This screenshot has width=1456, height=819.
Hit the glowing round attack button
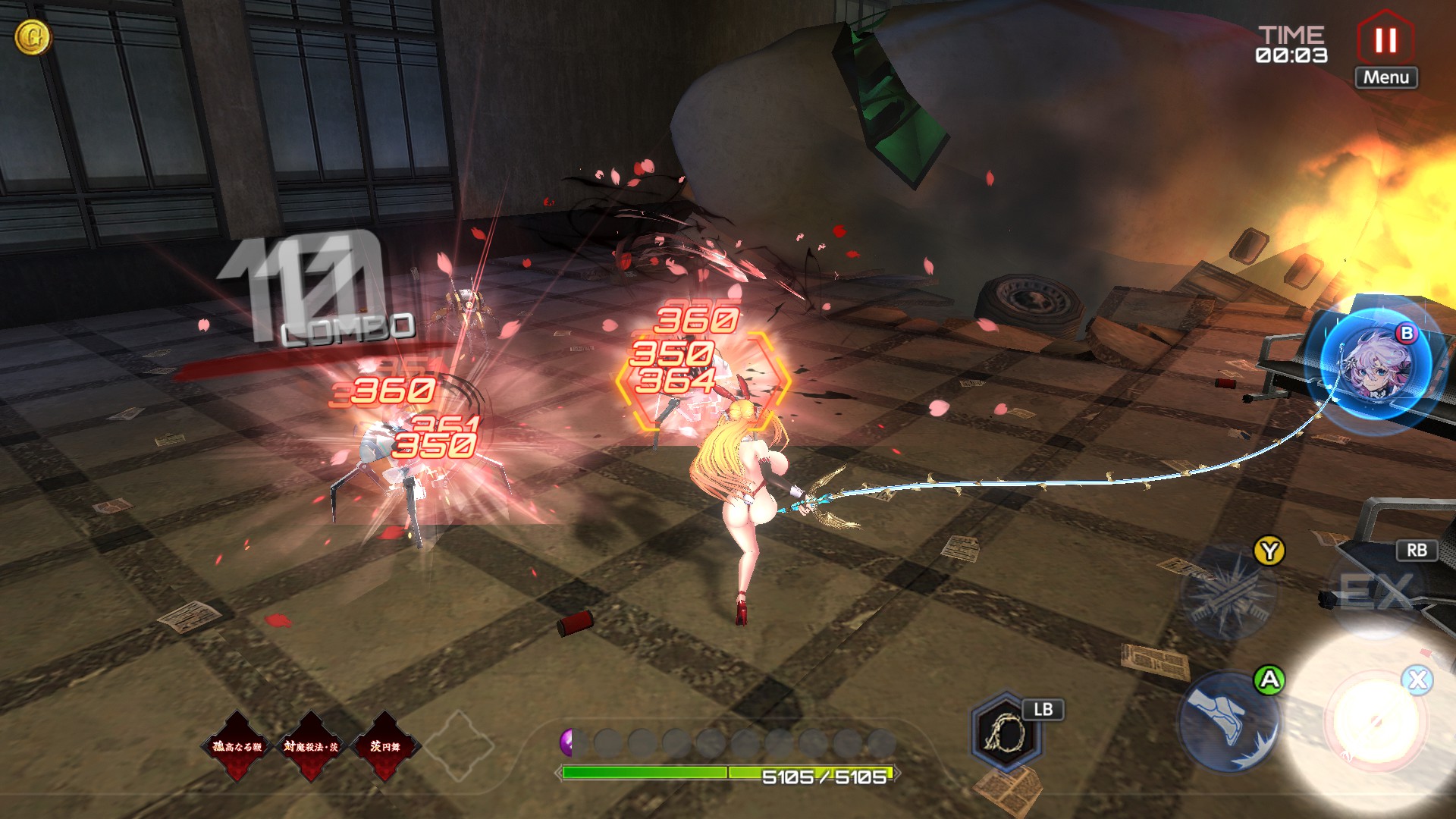1374,721
